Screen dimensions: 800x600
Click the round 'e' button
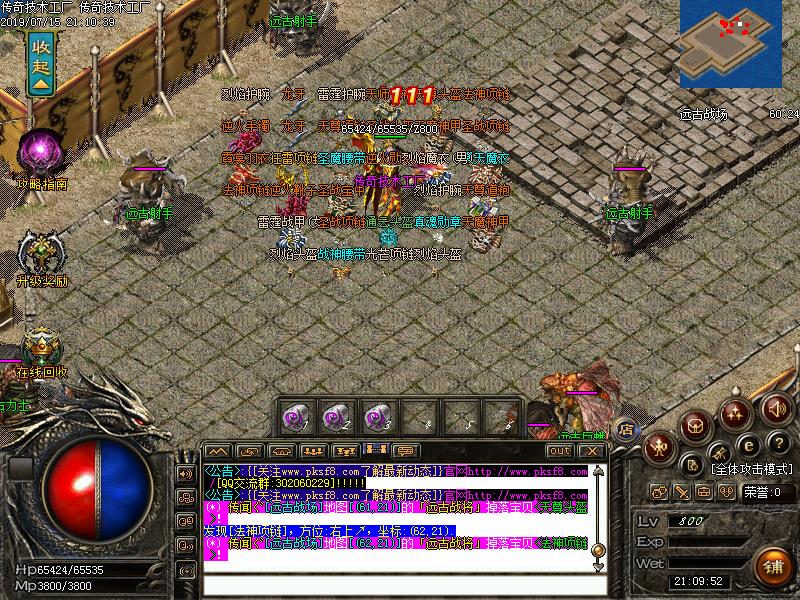[x=745, y=446]
